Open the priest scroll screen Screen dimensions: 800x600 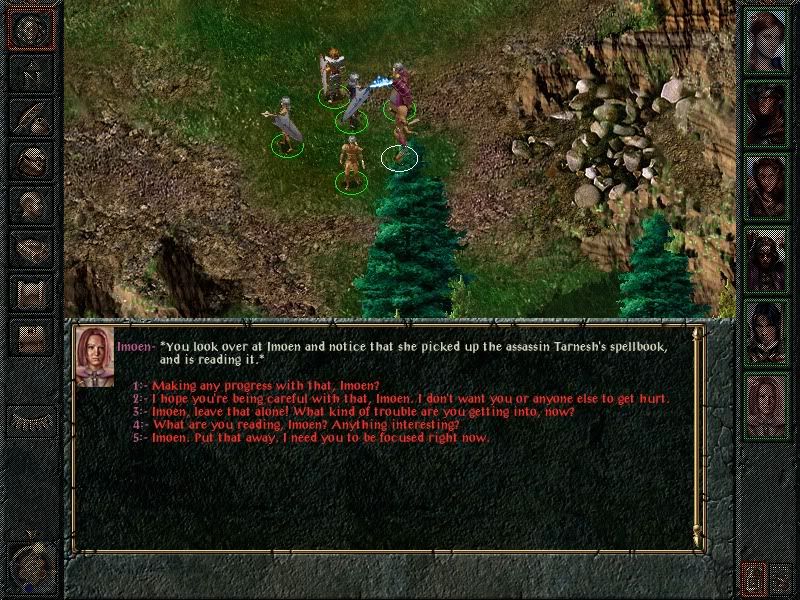click(30, 291)
